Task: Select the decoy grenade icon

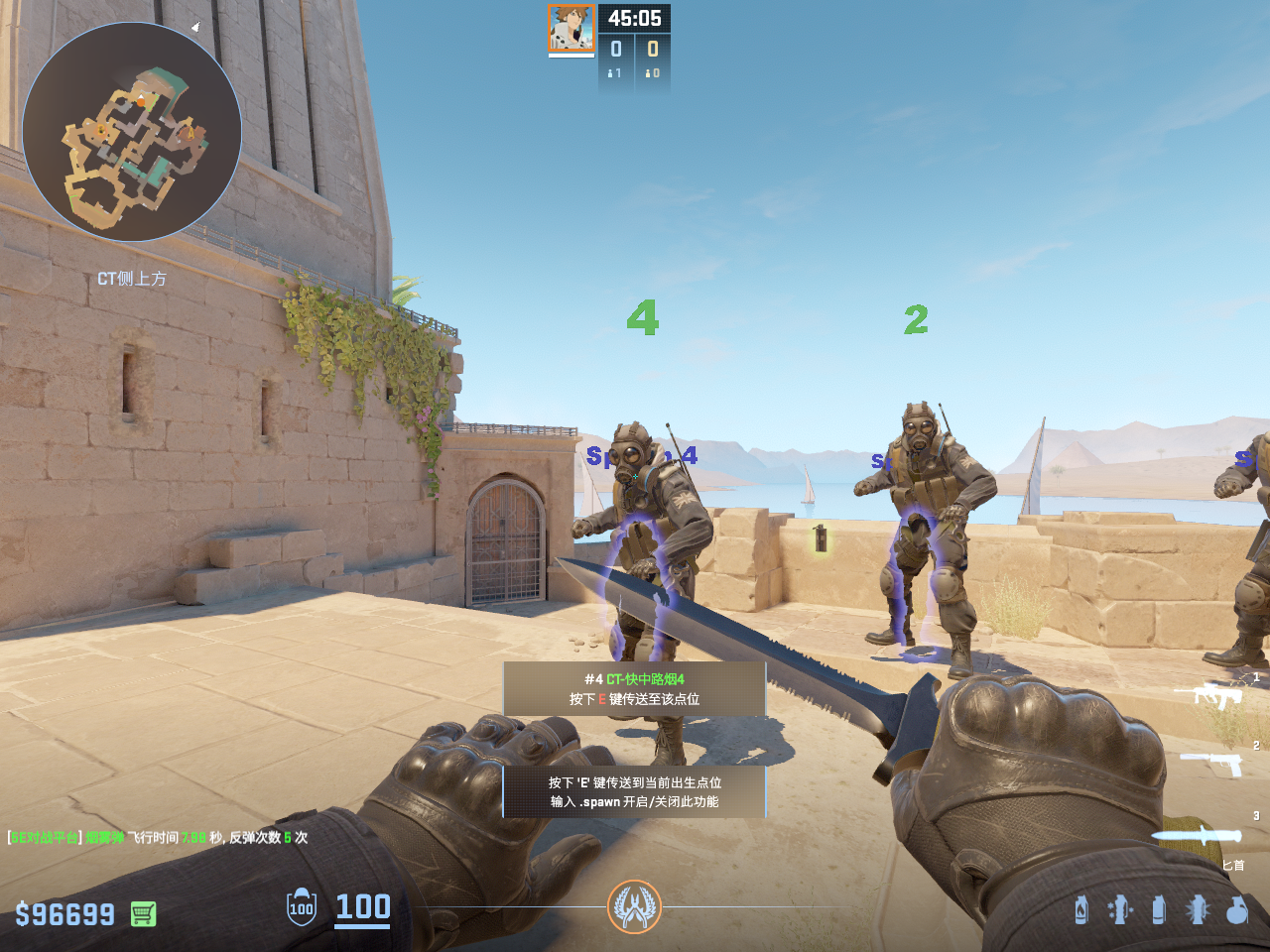Action: coord(1119,909)
